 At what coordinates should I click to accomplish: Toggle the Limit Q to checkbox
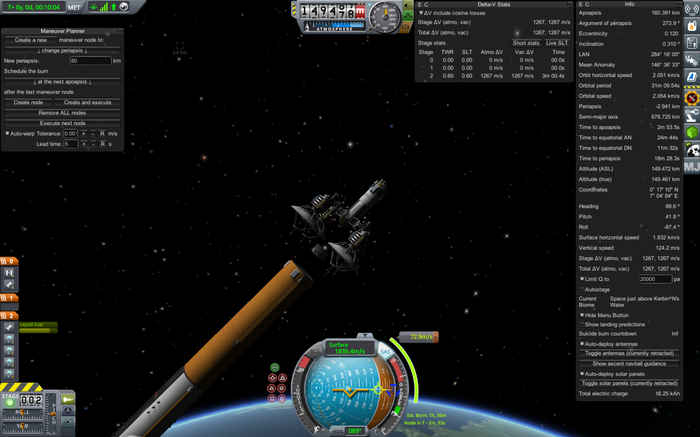[x=582, y=279]
